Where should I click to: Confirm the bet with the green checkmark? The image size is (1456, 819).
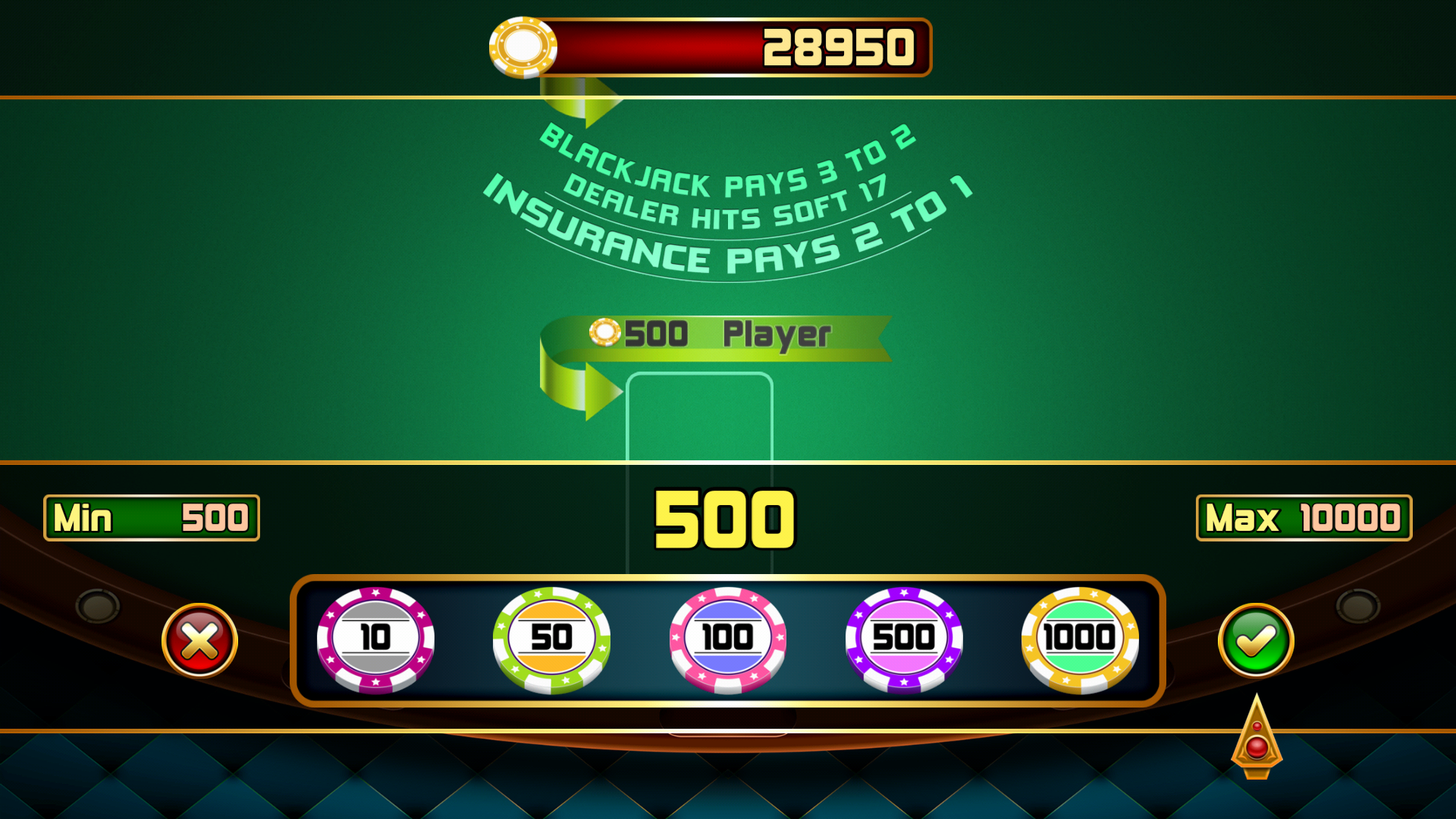coord(1255,641)
